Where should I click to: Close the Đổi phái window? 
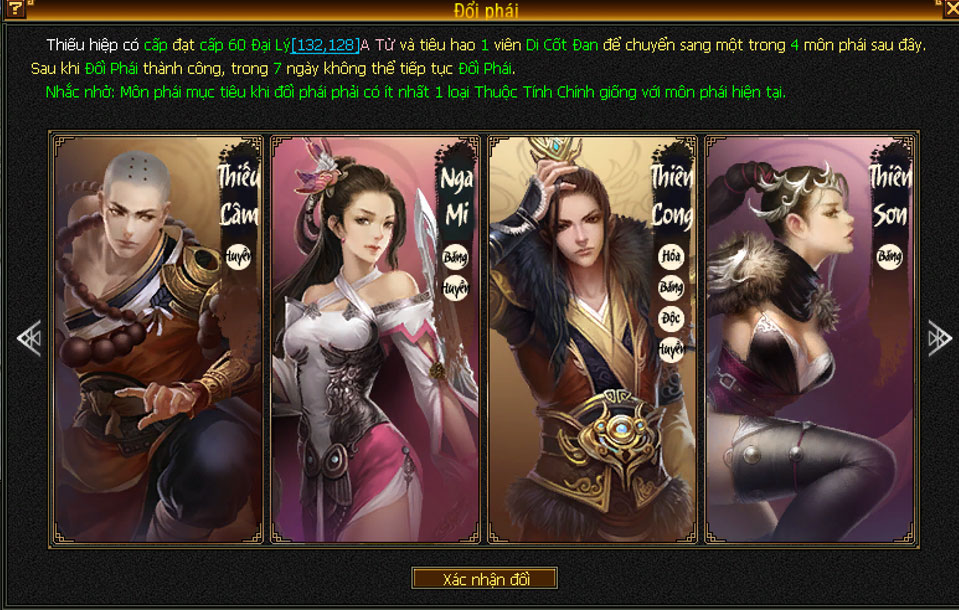click(x=951, y=8)
